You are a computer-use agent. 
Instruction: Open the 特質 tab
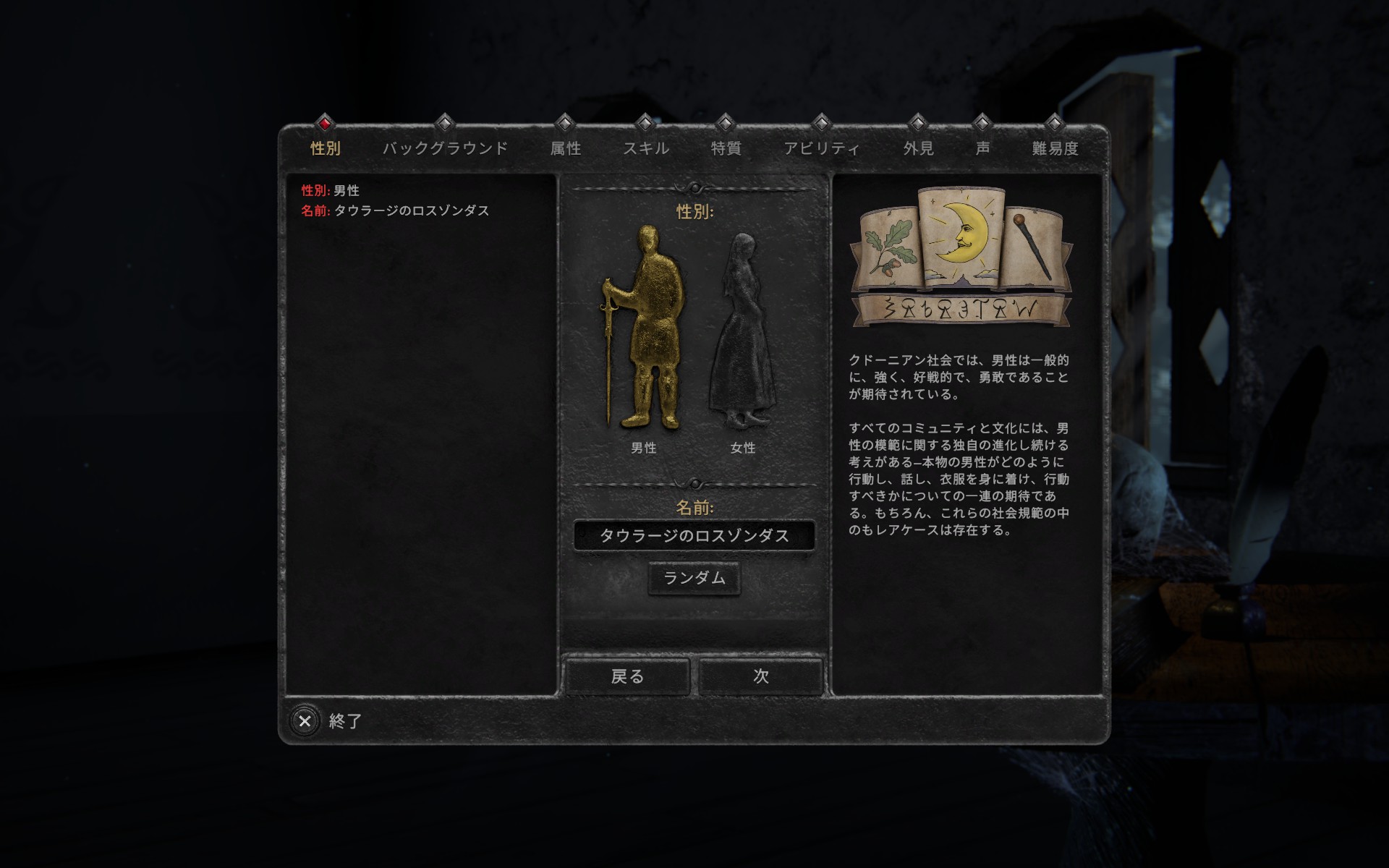[x=726, y=148]
